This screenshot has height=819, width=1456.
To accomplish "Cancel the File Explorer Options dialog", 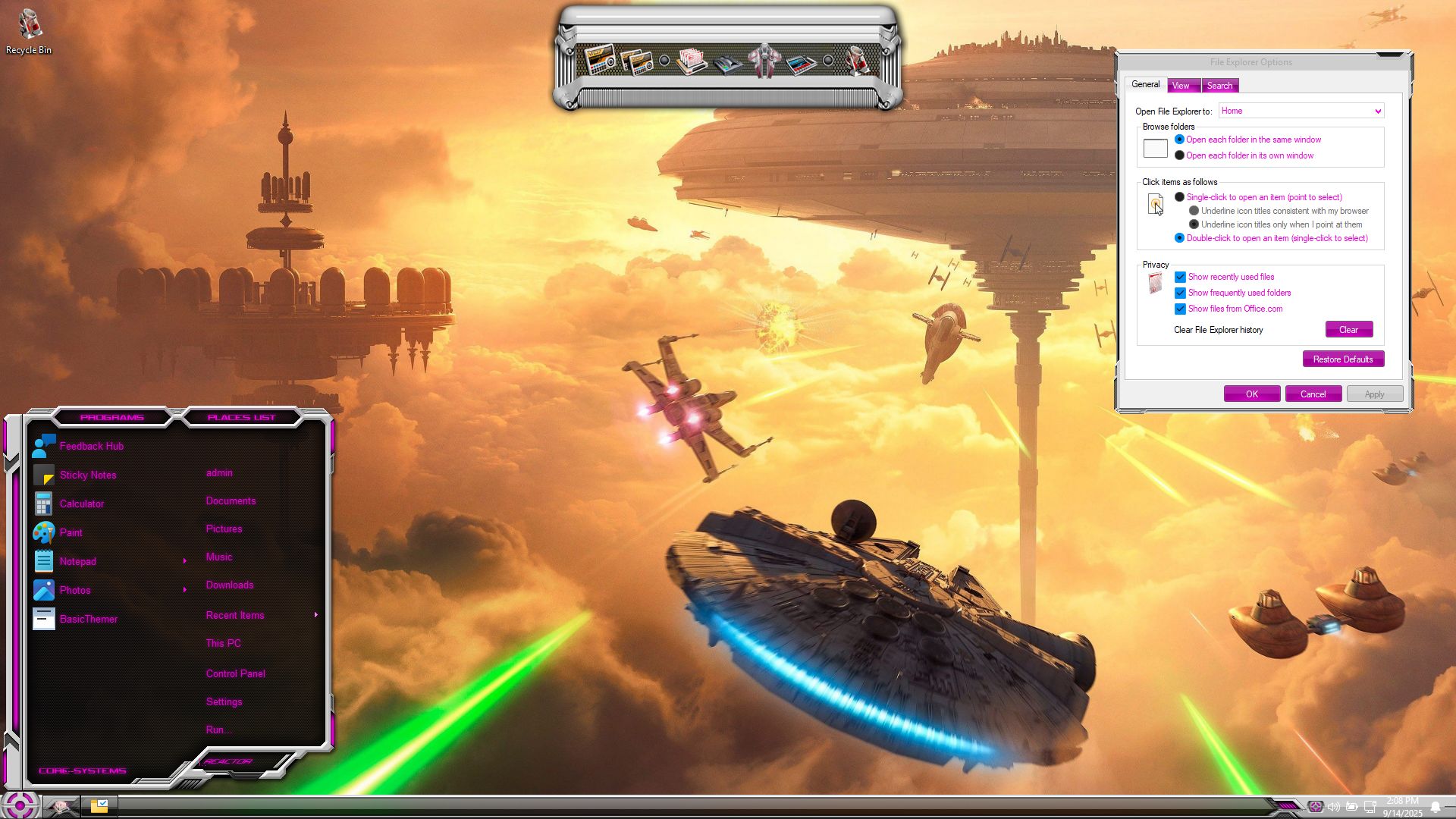I will [x=1313, y=394].
